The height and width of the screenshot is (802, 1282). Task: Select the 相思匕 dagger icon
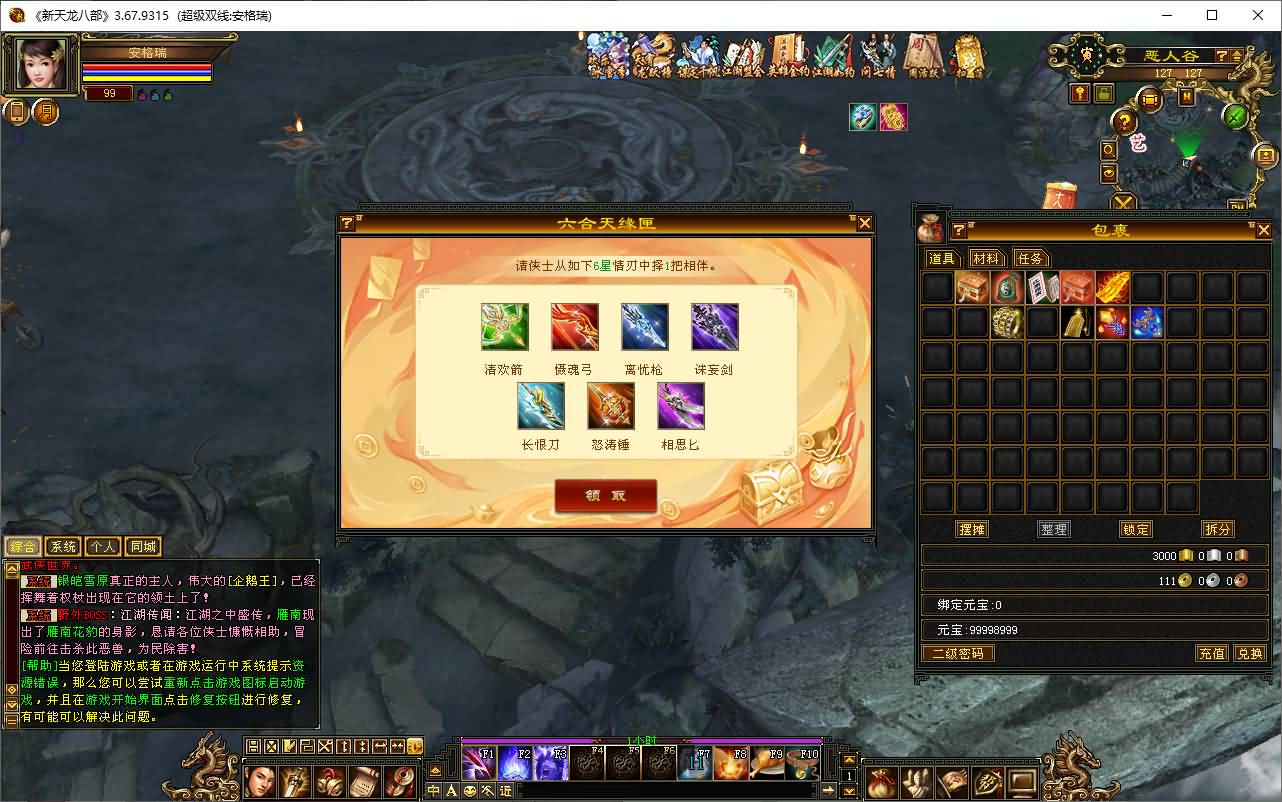(680, 406)
